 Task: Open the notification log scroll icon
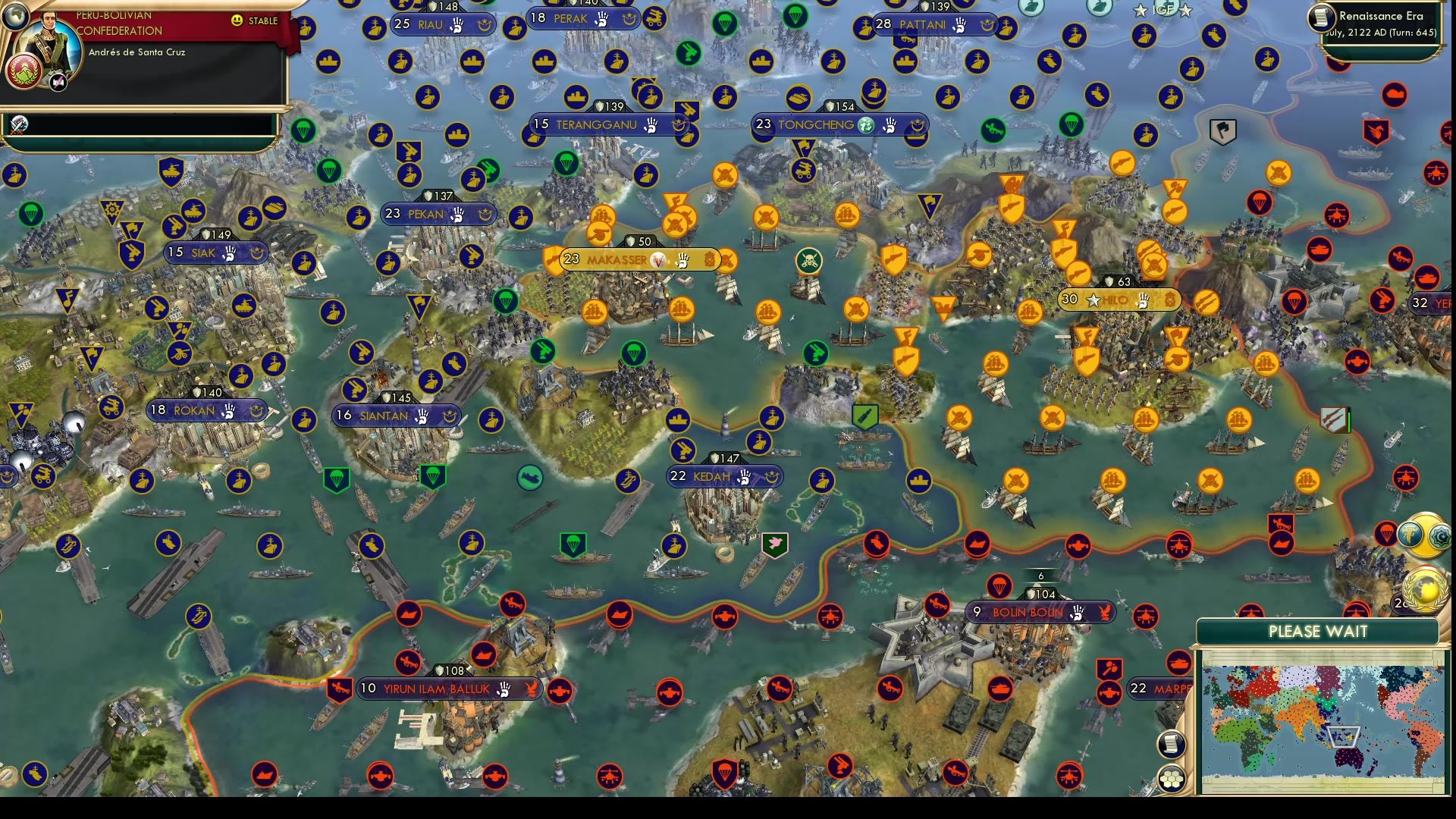[1172, 743]
